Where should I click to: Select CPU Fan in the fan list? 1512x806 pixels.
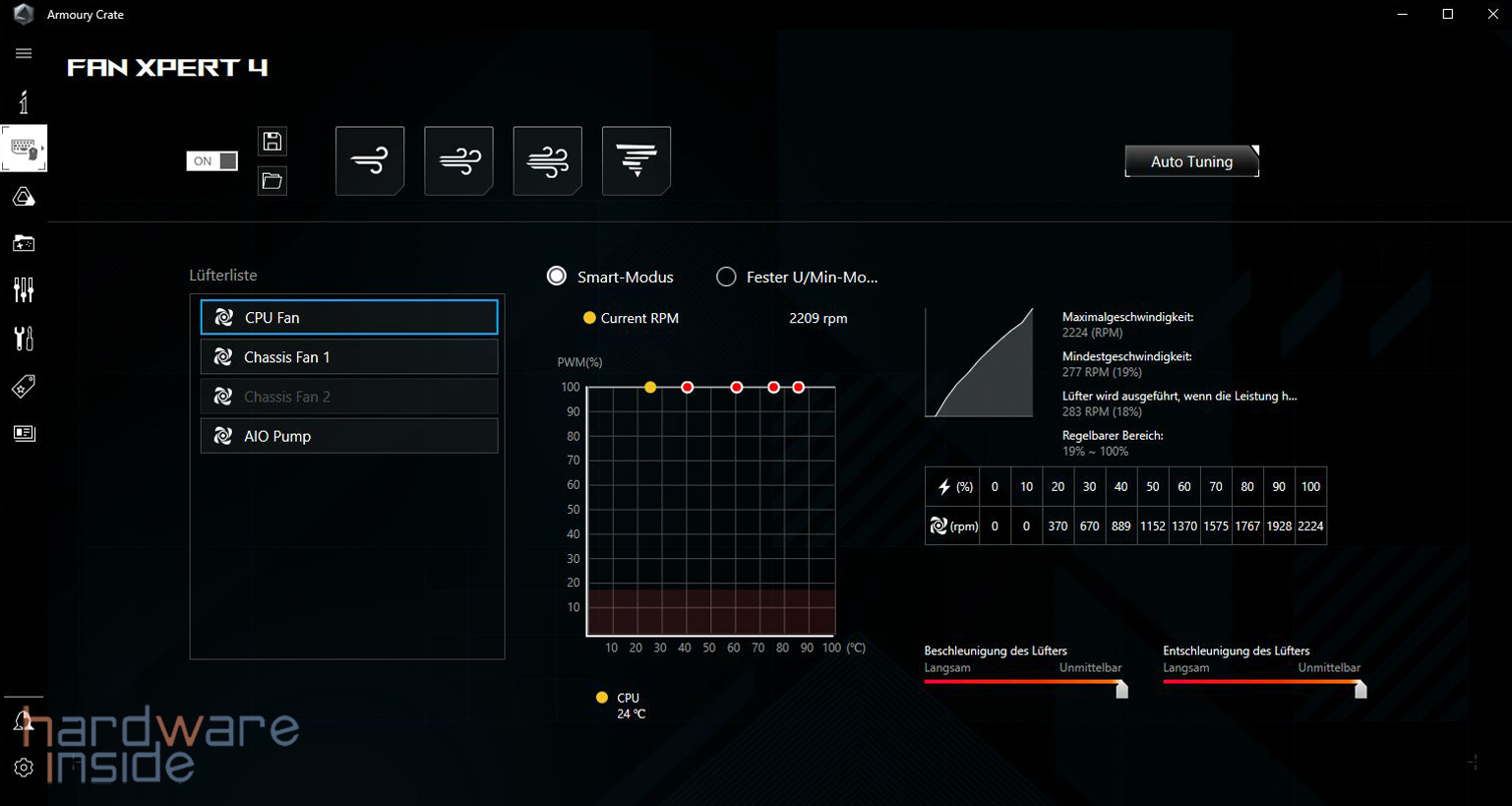[x=349, y=318]
